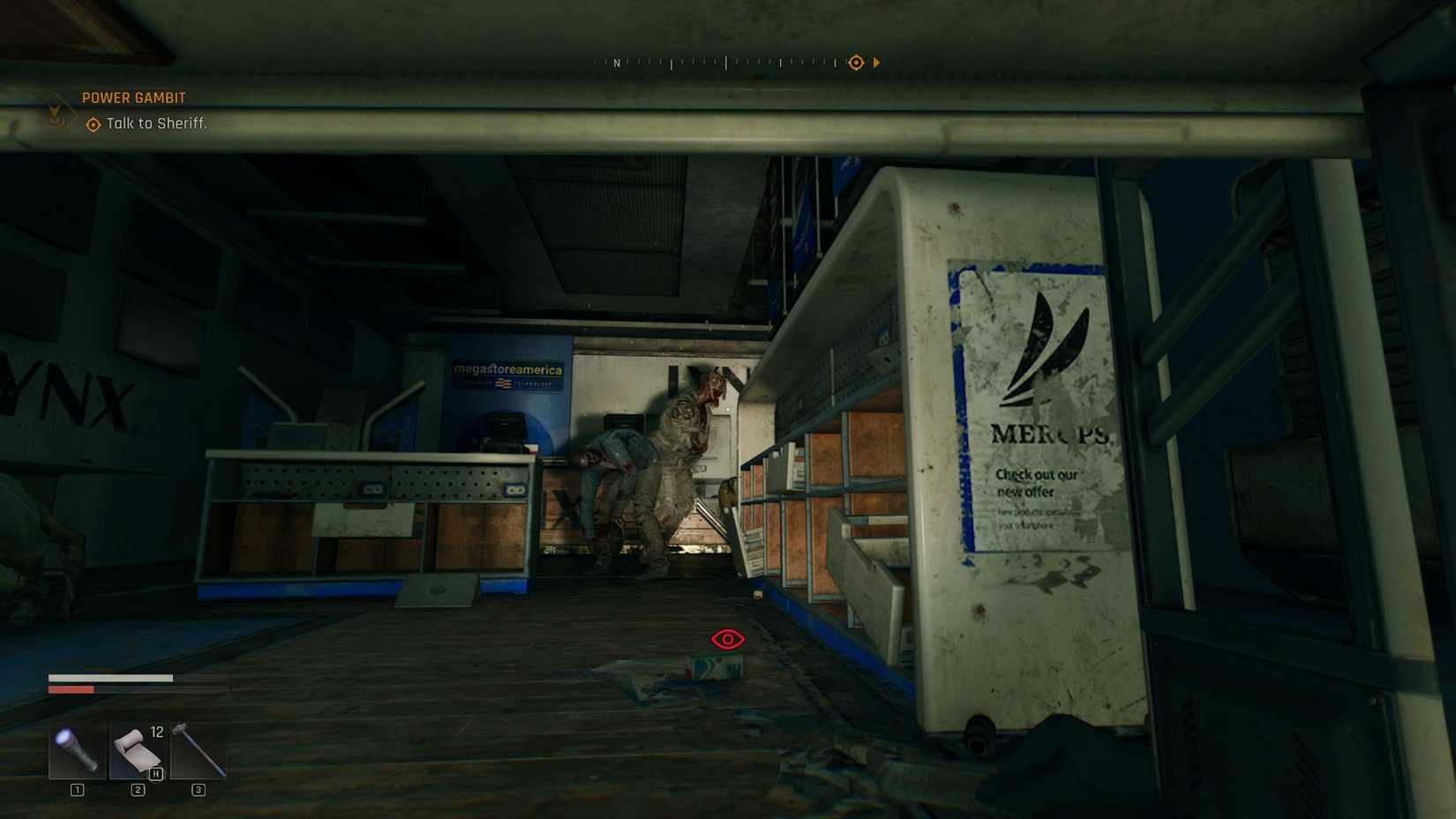Click the bandage count showing 12
The height and width of the screenshot is (819, 1456).
point(155,731)
